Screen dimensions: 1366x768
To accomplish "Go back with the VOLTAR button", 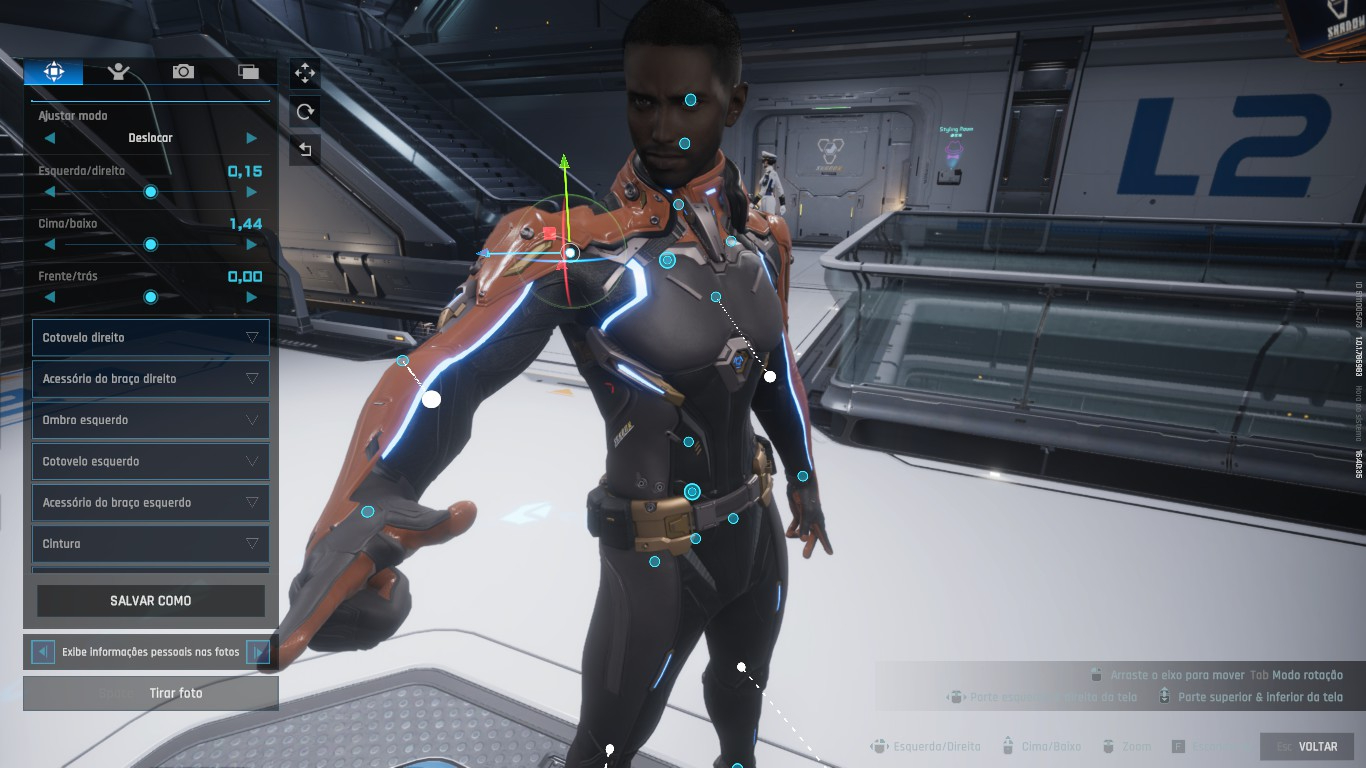I will click(x=1307, y=747).
